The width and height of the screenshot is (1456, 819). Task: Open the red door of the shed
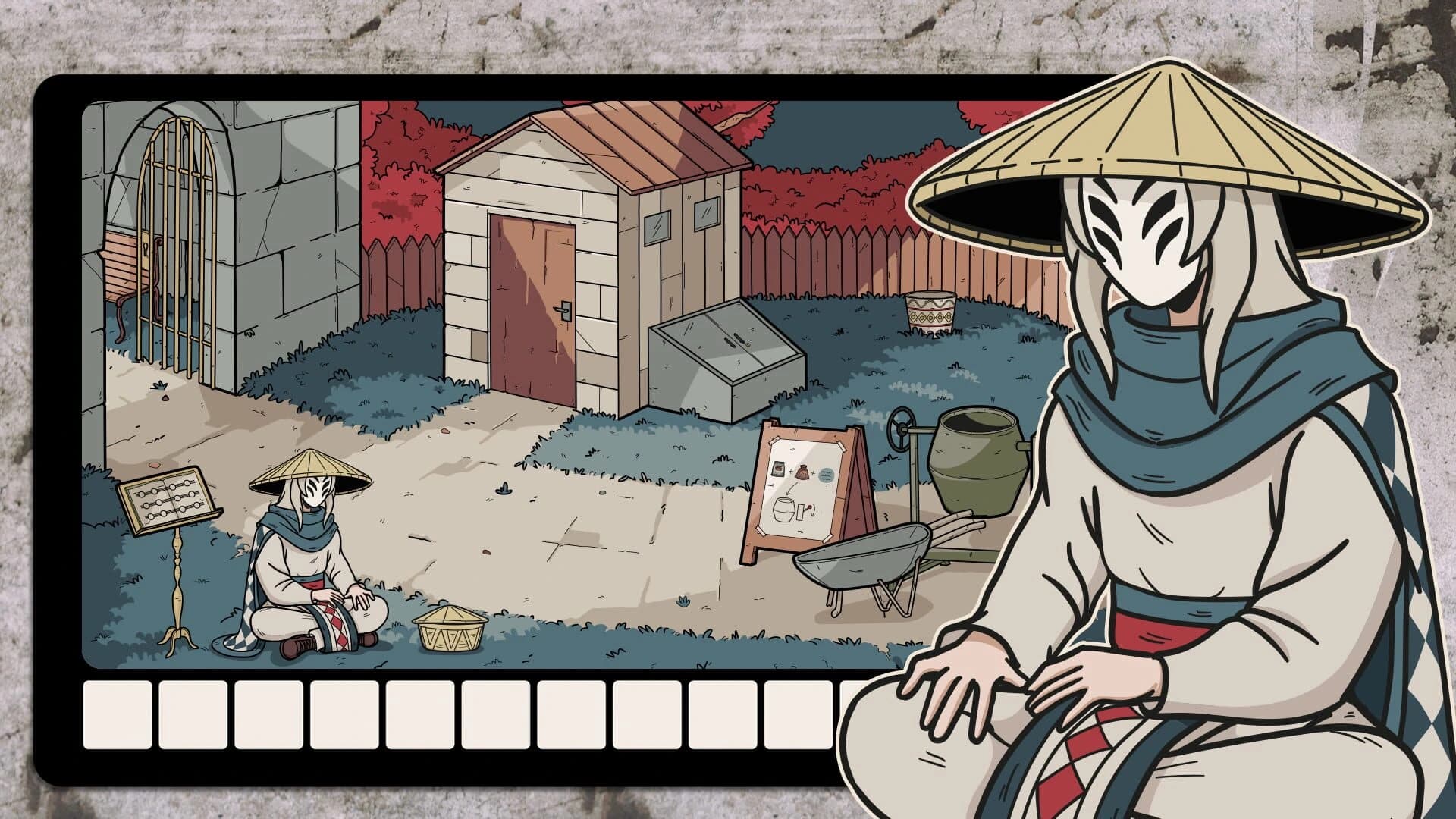(x=531, y=303)
